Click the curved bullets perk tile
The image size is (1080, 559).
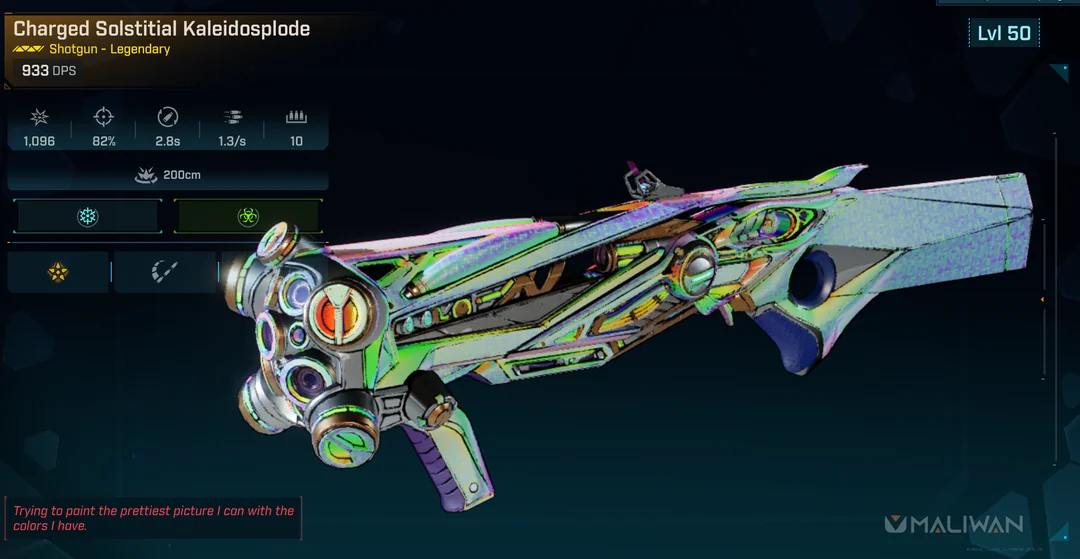coord(164,271)
